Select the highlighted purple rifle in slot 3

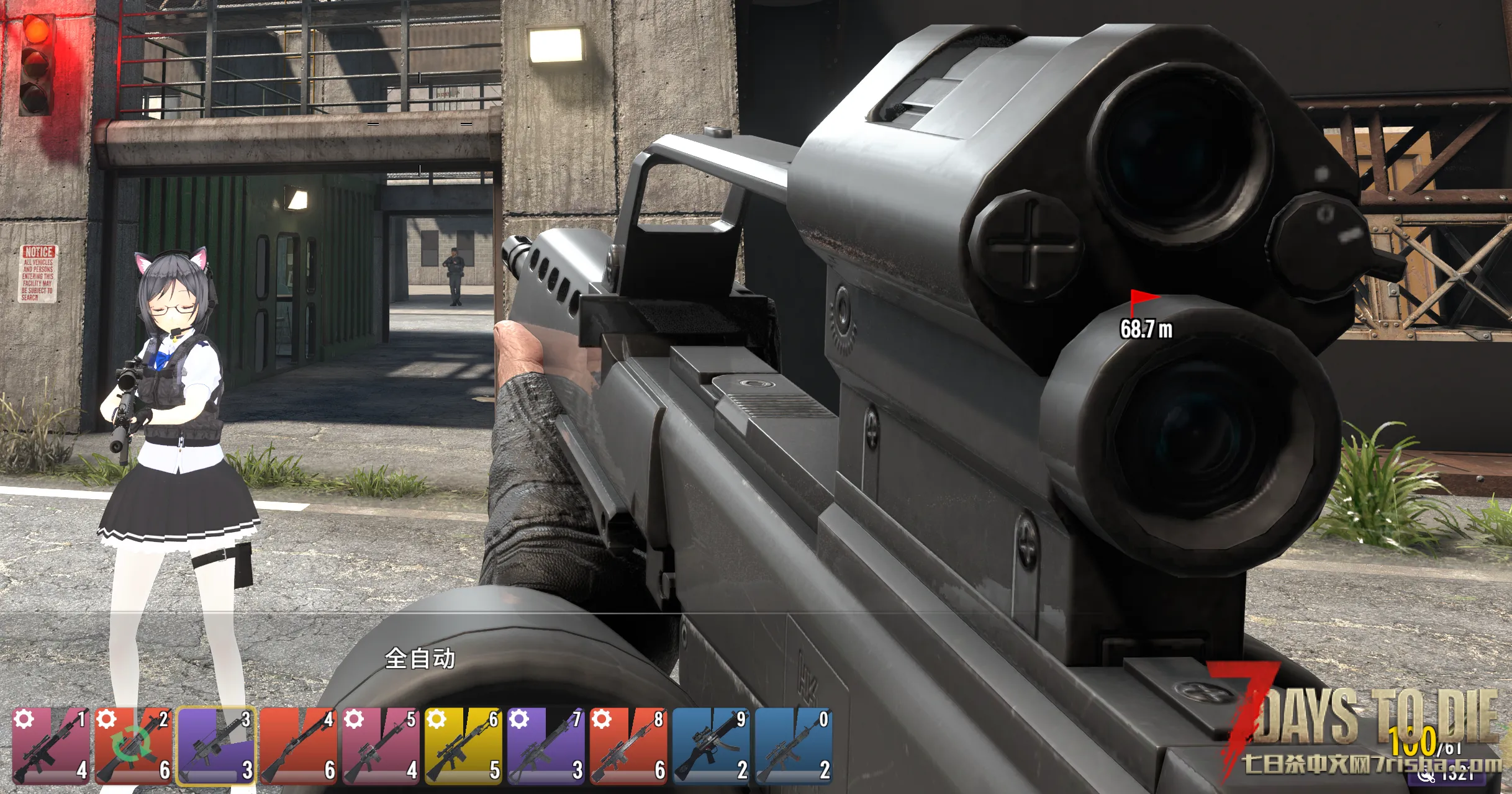pyautogui.click(x=216, y=746)
